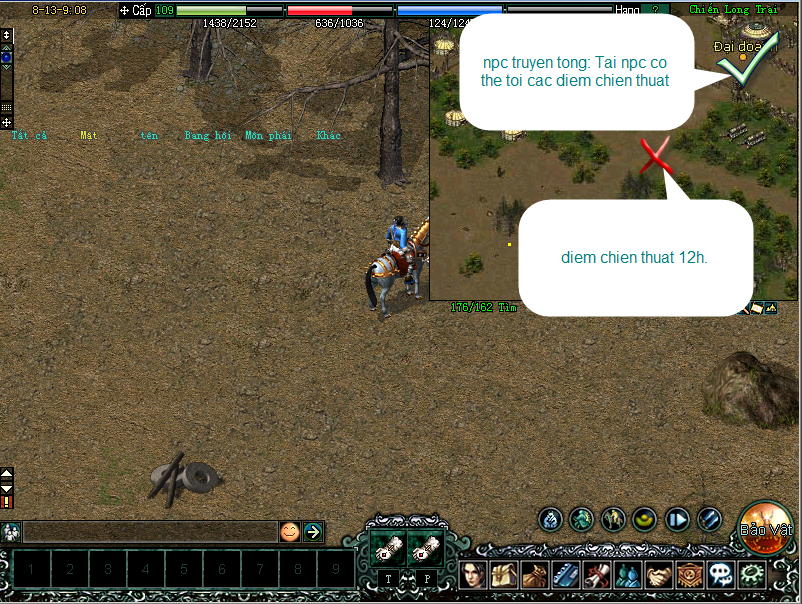Open the Khác chat tab
This screenshot has width=802, height=604.
tap(329, 136)
